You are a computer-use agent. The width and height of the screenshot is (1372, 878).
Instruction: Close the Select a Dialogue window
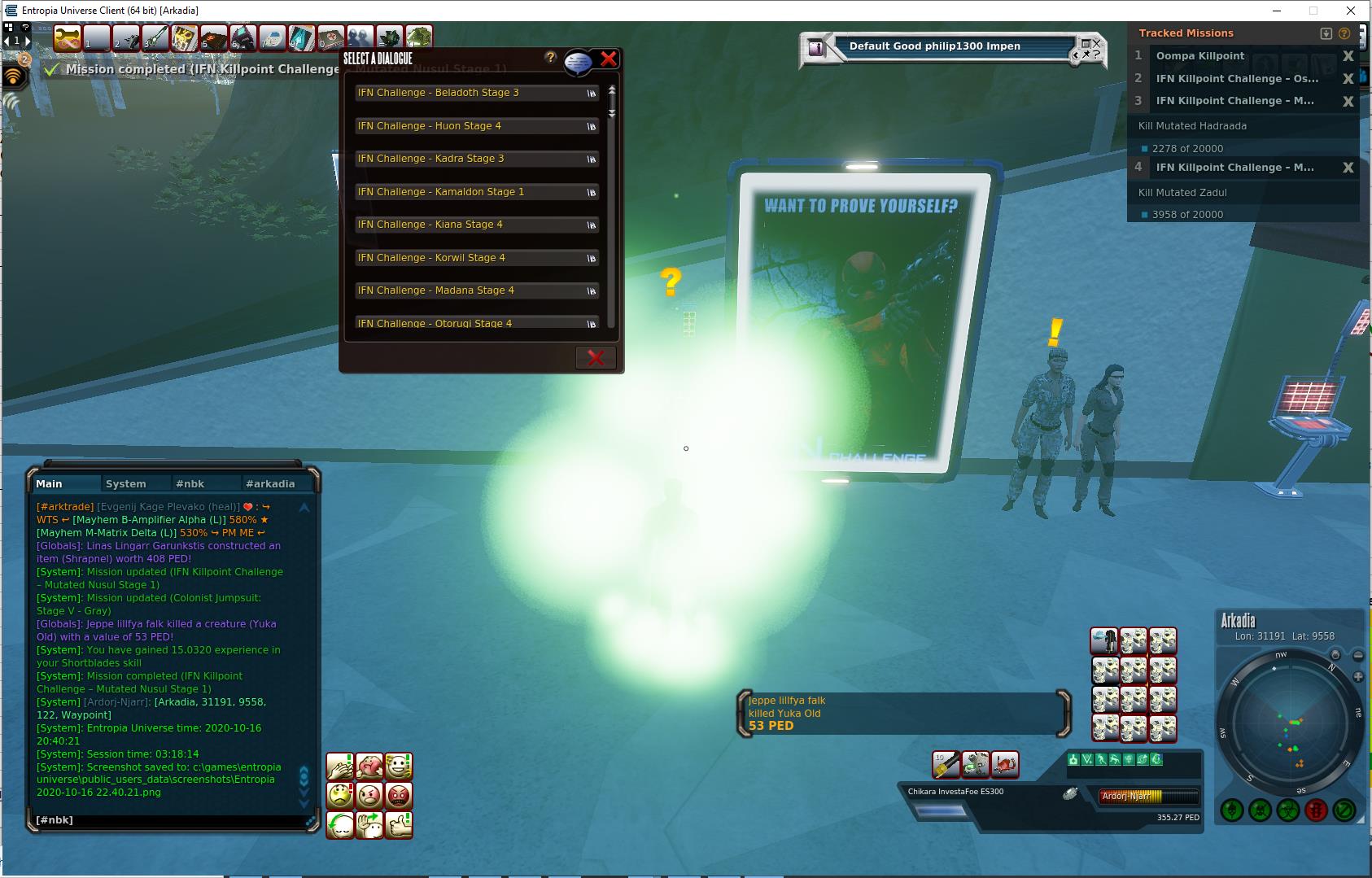point(608,59)
